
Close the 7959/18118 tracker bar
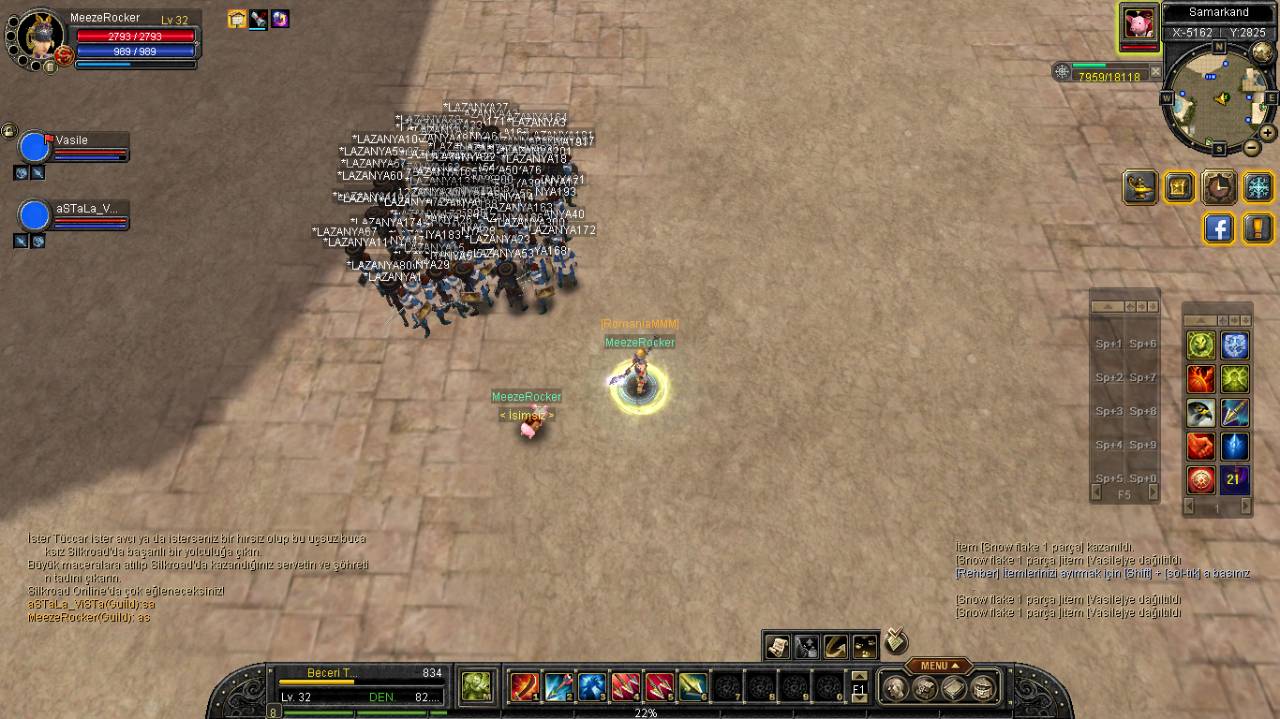coord(1156,72)
